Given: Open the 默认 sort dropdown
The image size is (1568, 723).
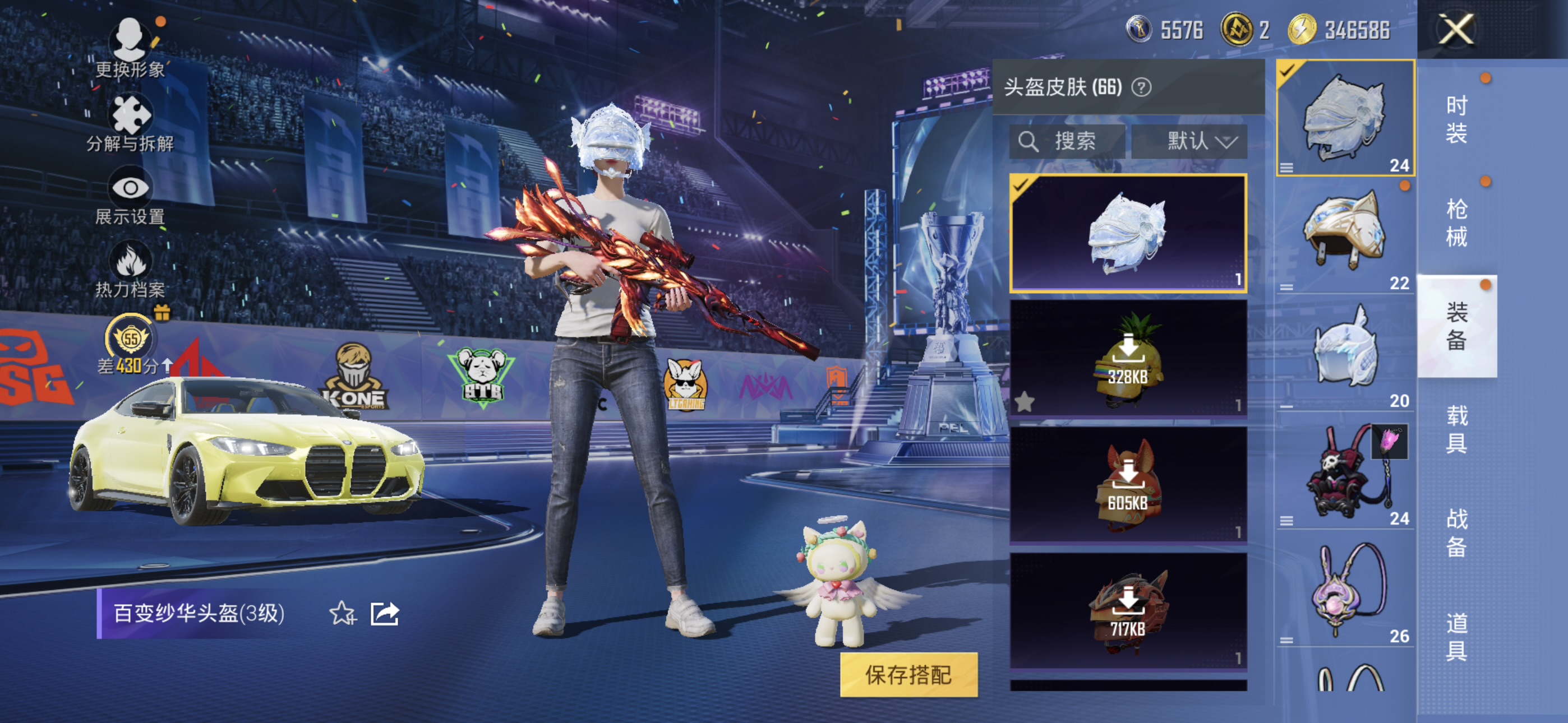Looking at the screenshot, I should click(x=1189, y=141).
